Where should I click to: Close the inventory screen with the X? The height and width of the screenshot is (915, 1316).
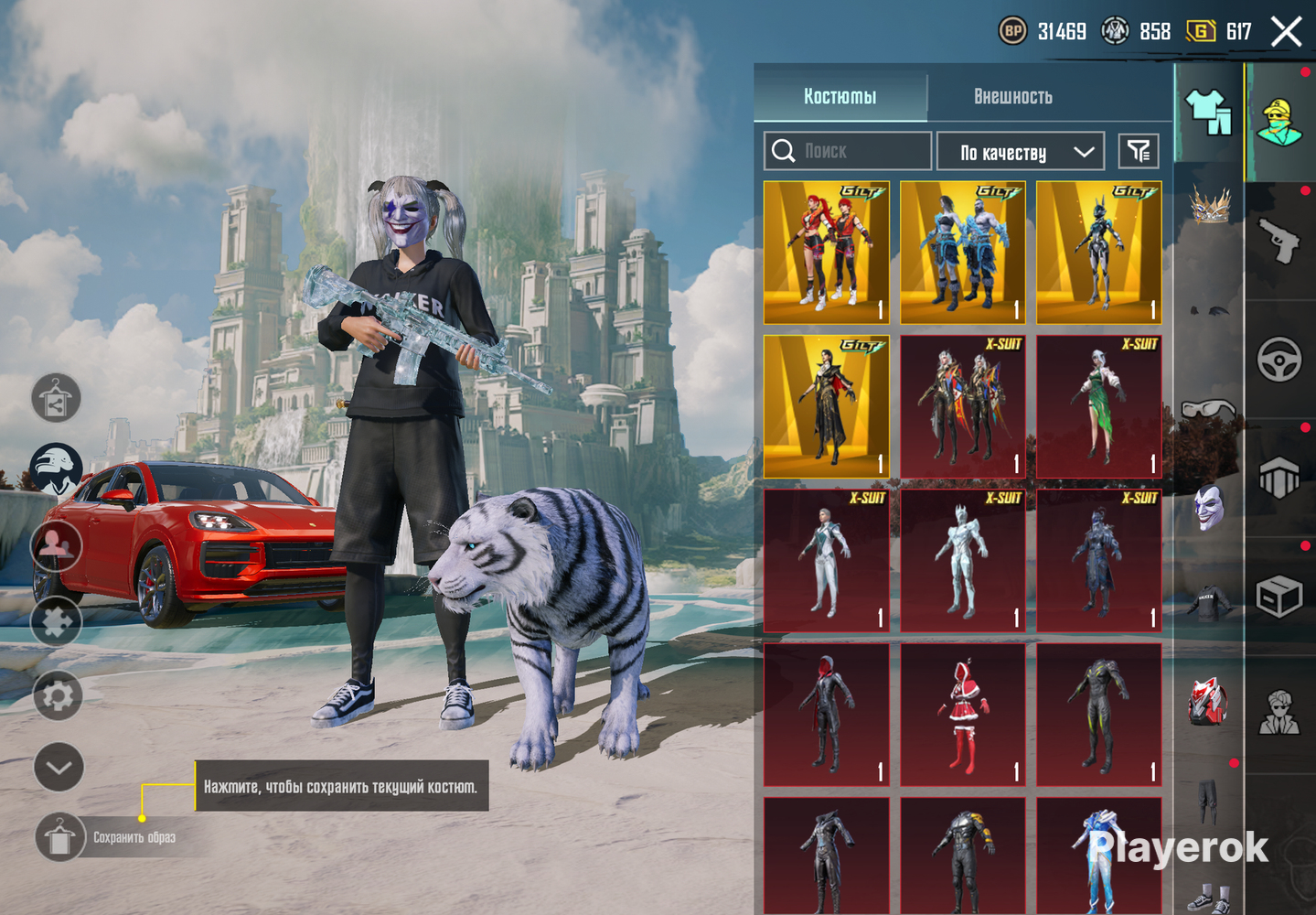tap(1286, 32)
